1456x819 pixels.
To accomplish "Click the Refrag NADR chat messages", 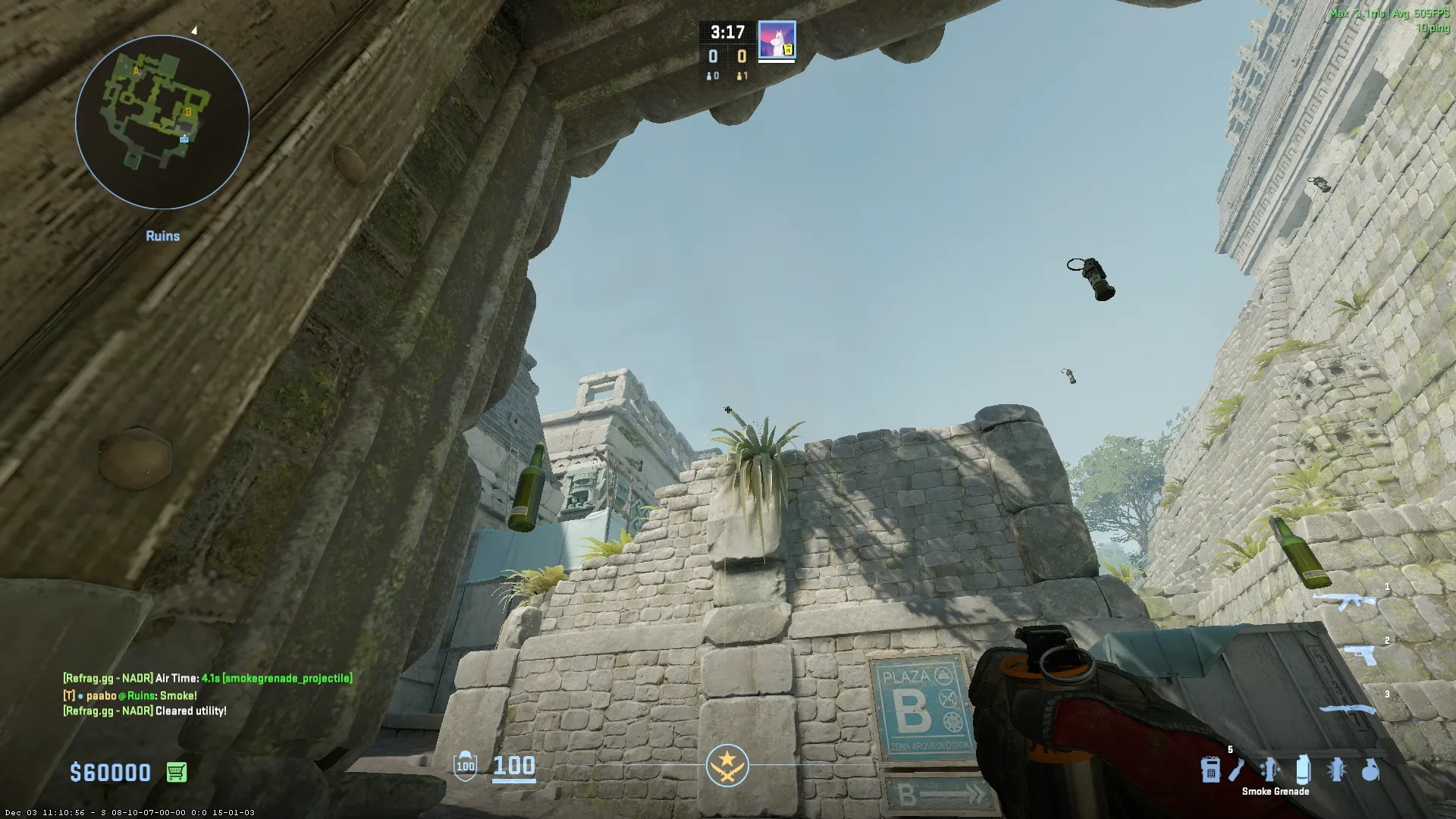I will [207, 679].
